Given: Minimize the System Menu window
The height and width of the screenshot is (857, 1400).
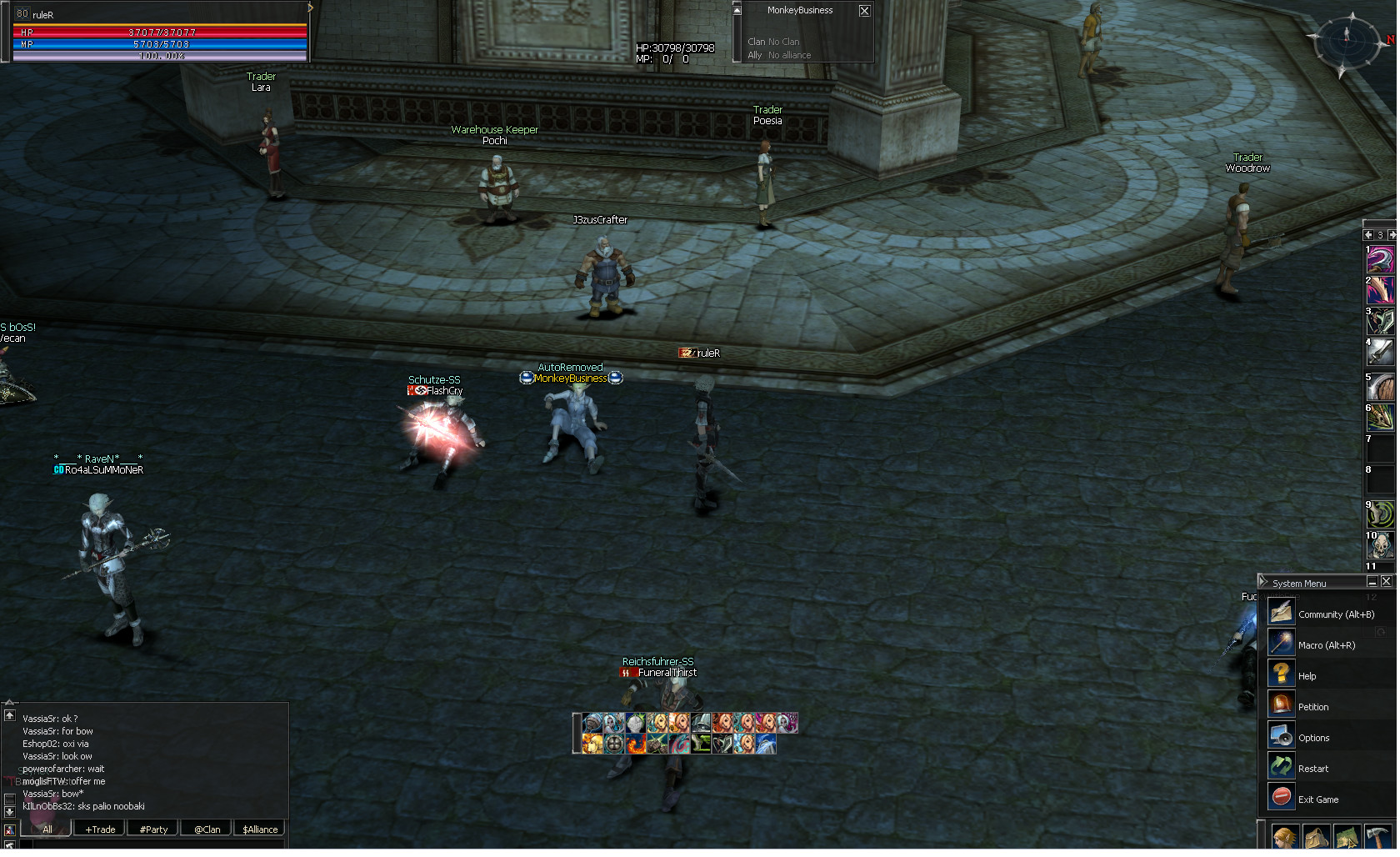Looking at the screenshot, I should click(1372, 582).
